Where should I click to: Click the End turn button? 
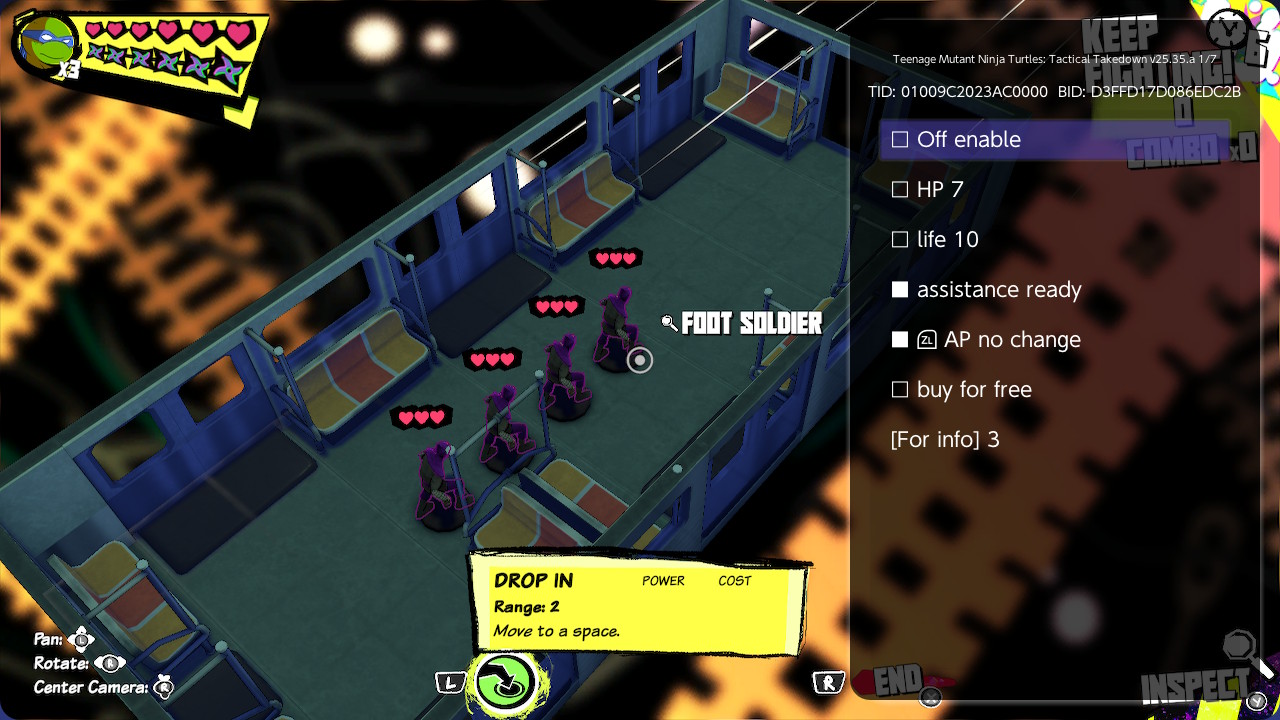pyautogui.click(x=897, y=681)
